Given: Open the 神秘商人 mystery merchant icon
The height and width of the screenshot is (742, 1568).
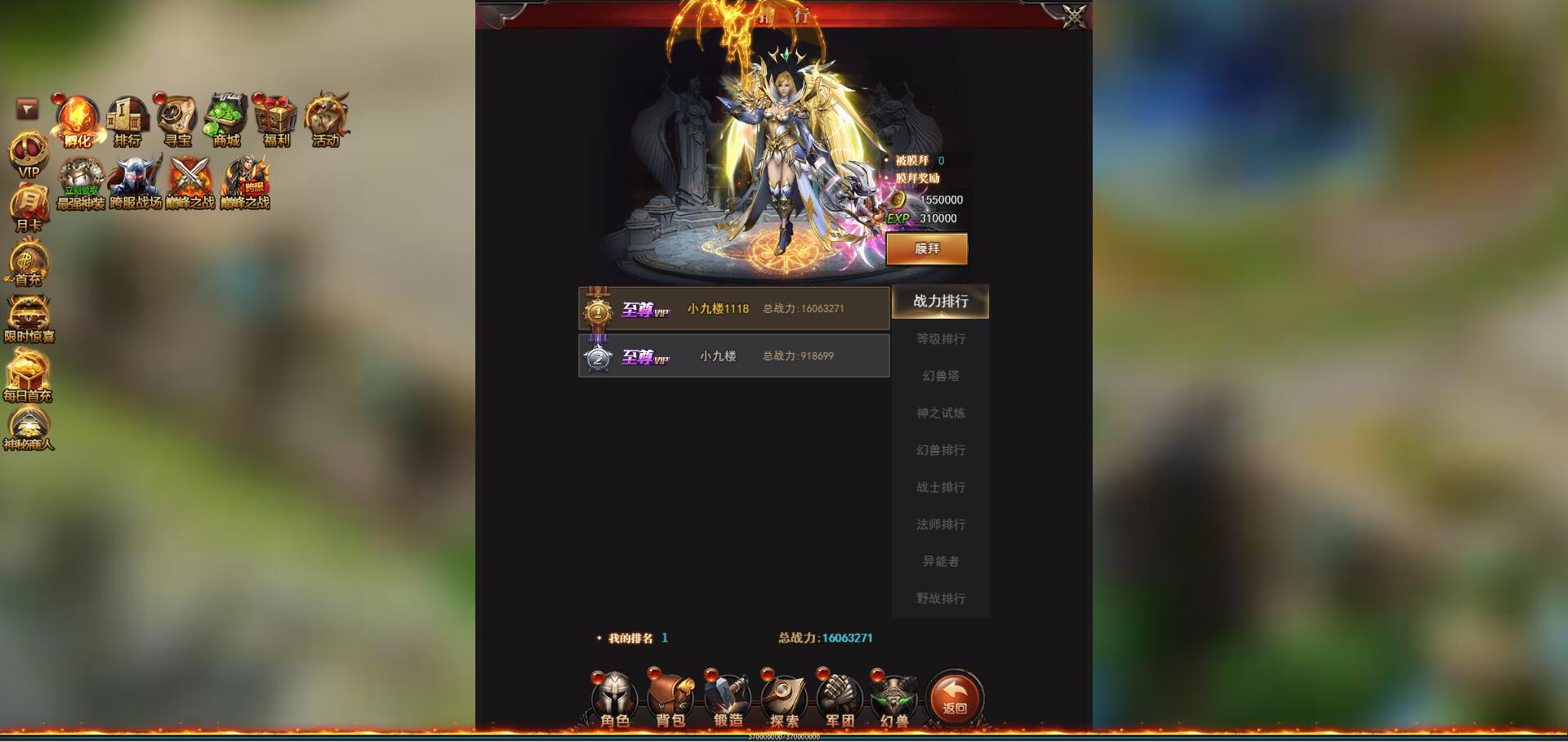Looking at the screenshot, I should tap(29, 425).
